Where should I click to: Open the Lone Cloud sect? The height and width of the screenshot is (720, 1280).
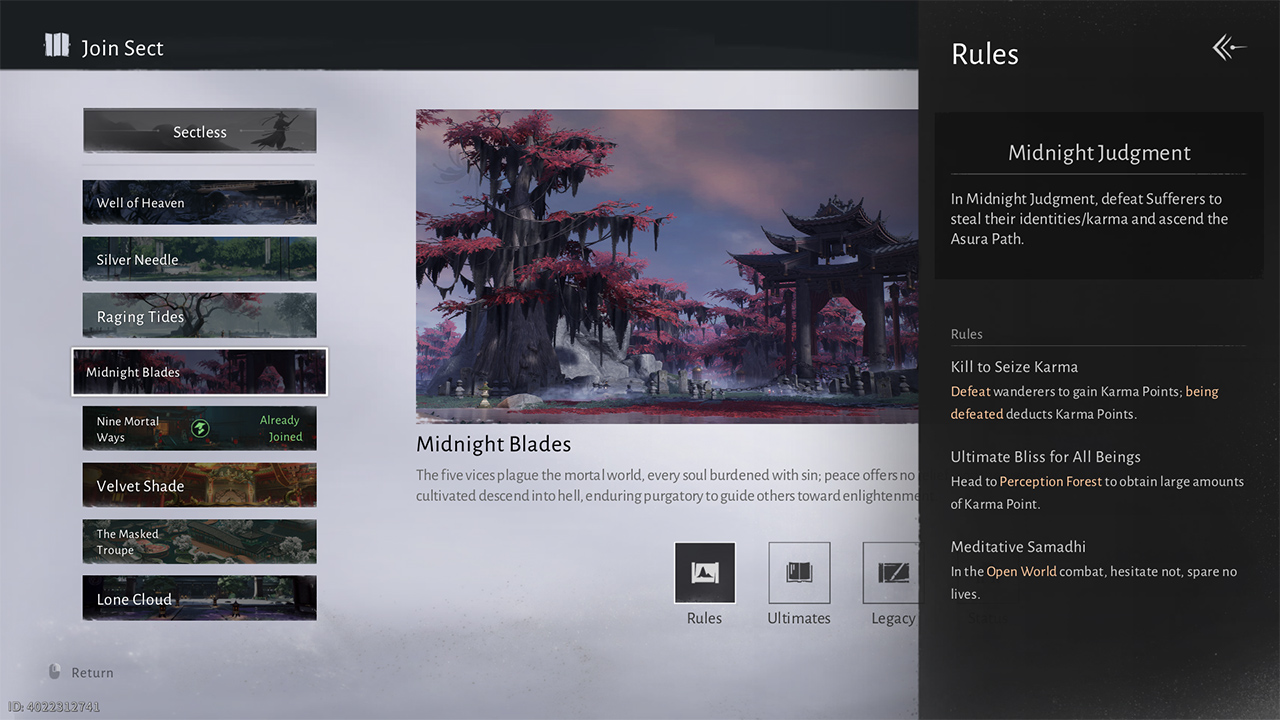click(x=199, y=599)
